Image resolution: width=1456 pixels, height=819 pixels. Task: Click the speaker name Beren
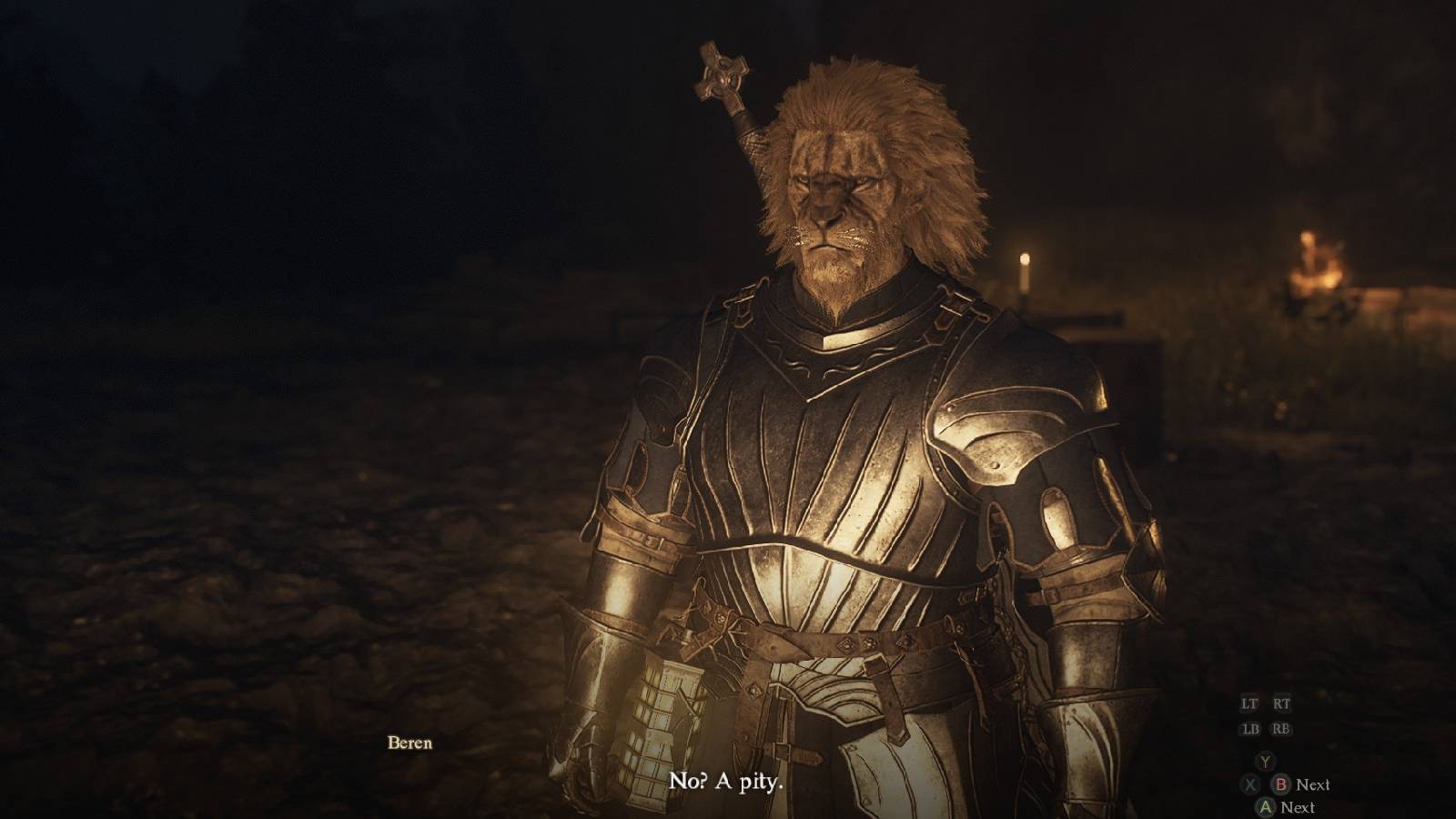point(409,744)
